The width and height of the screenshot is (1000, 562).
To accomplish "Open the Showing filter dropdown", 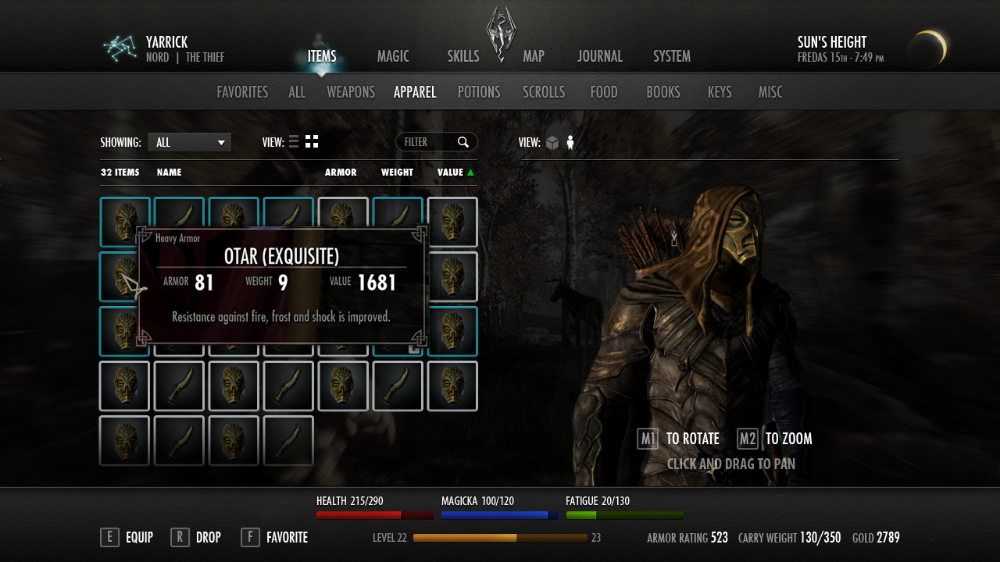I will coord(189,142).
